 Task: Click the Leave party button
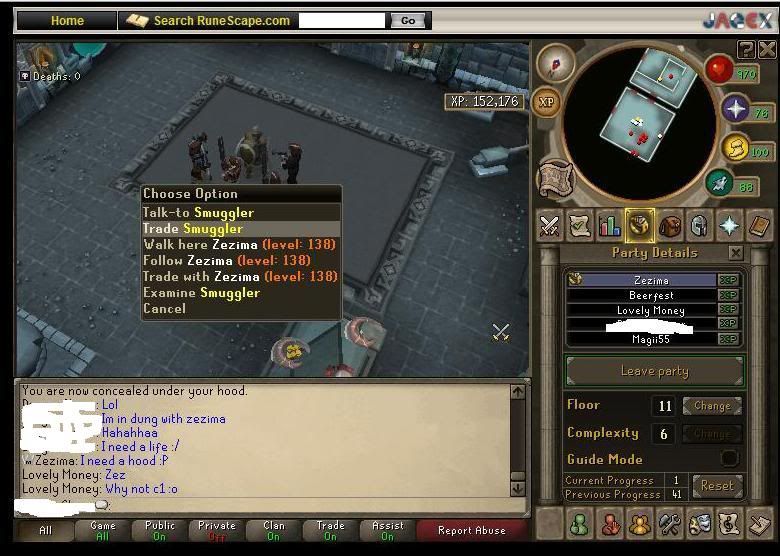[654, 371]
